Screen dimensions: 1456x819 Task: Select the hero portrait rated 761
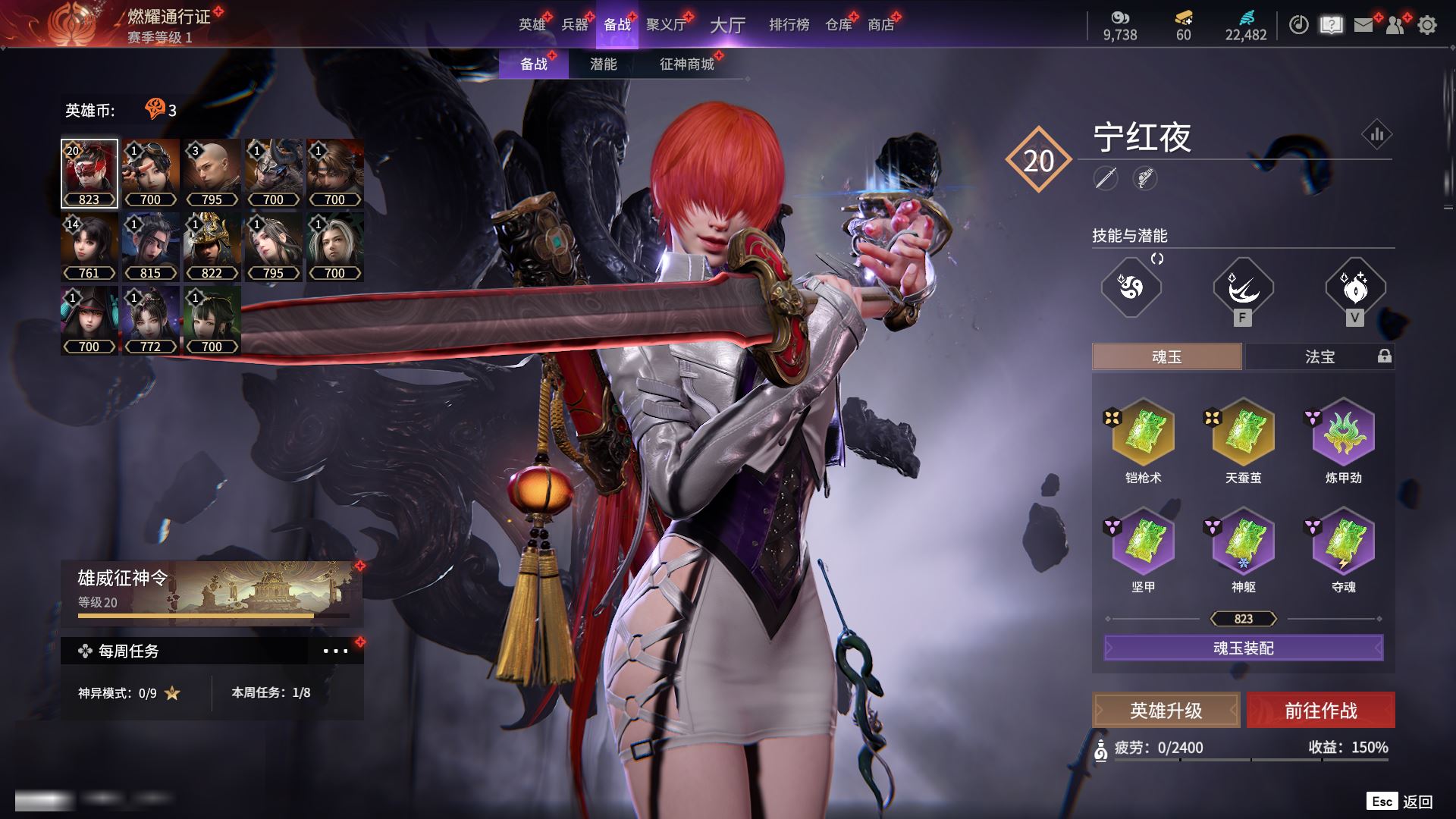click(x=89, y=247)
